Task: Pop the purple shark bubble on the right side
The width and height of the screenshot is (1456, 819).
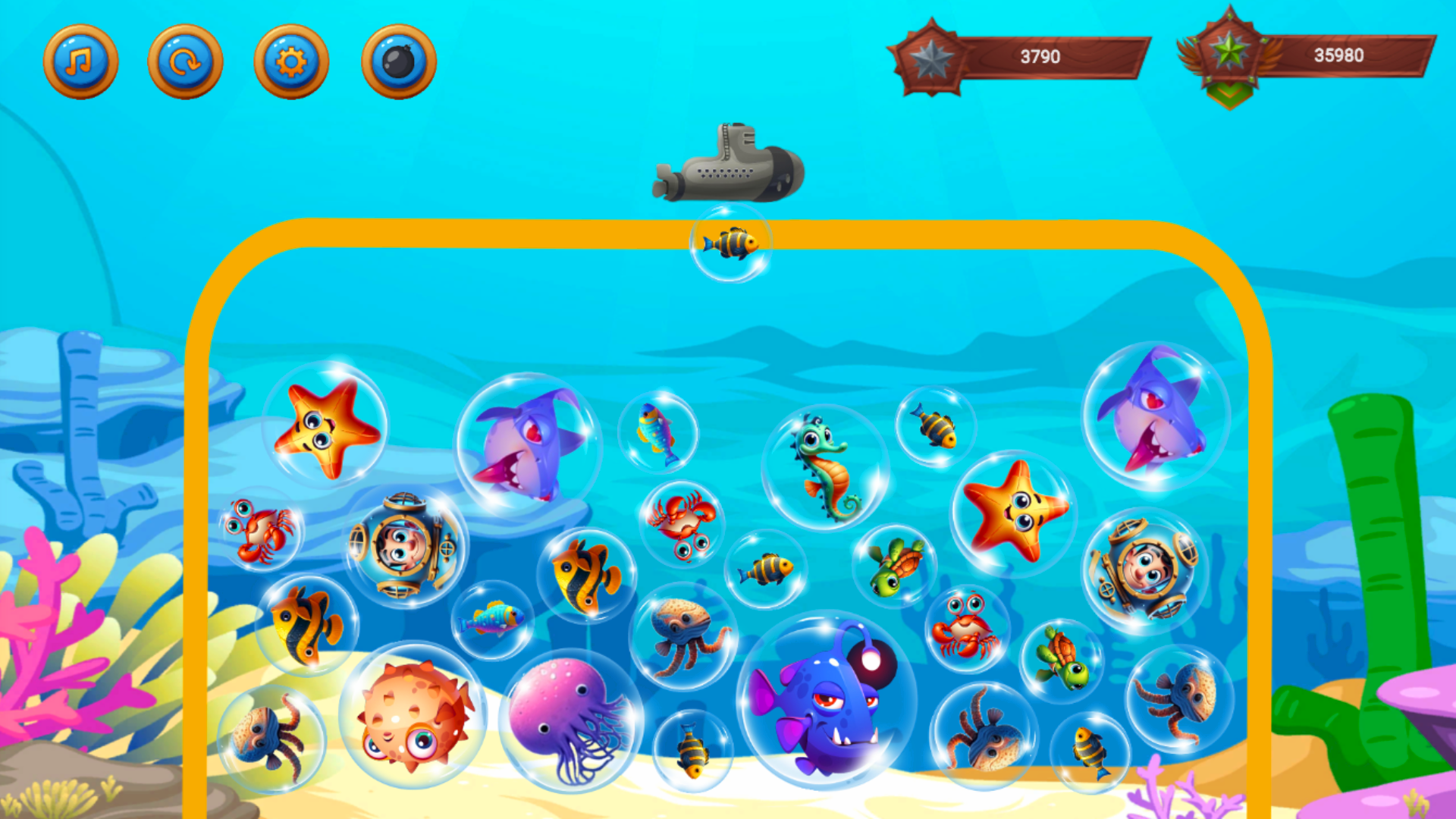Action: coord(1150,417)
